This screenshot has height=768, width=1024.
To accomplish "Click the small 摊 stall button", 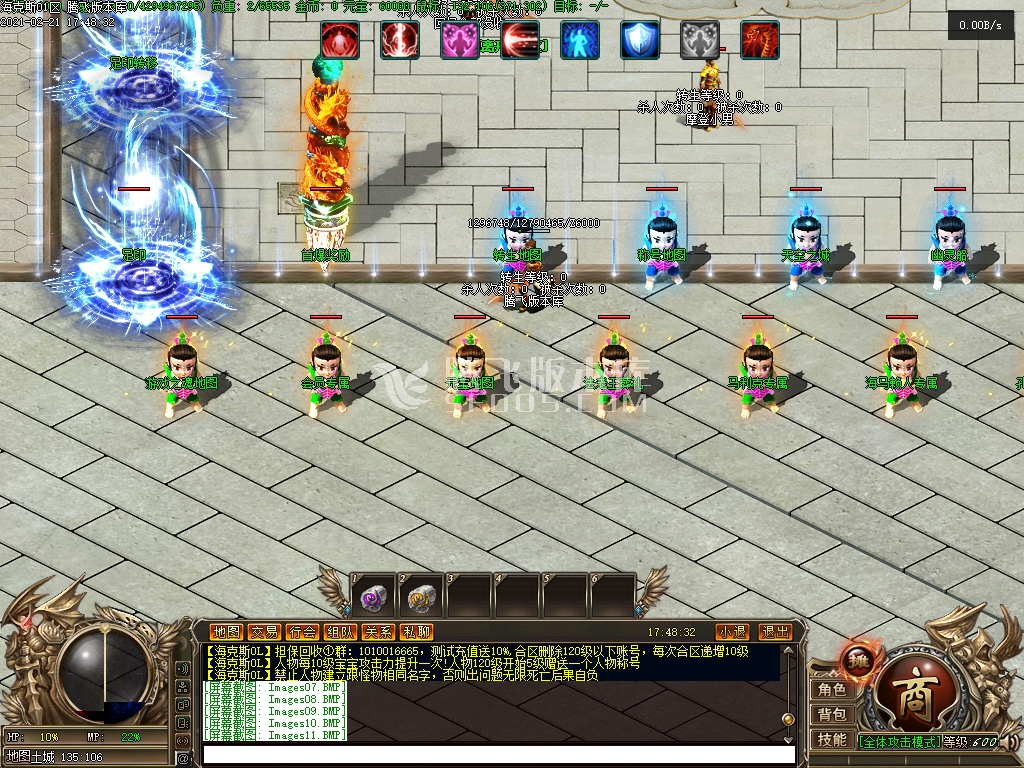I will tap(857, 659).
